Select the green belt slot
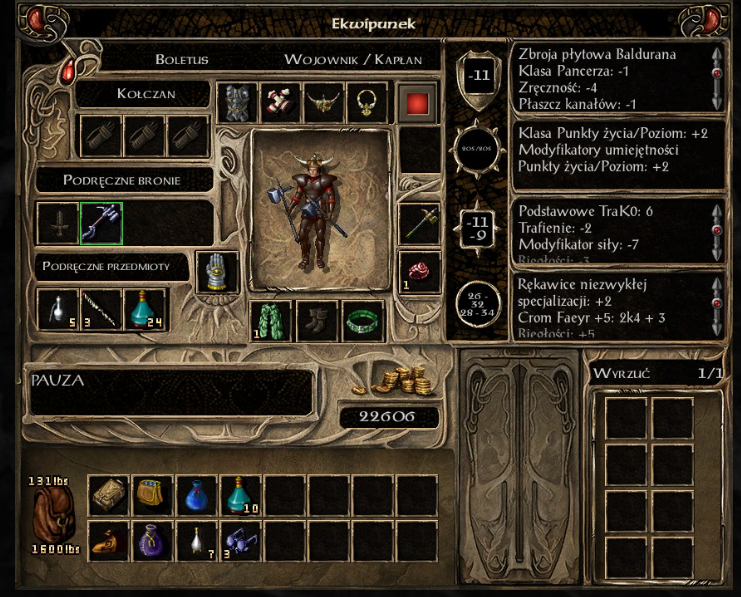This screenshot has height=597, width=741. tap(364, 320)
